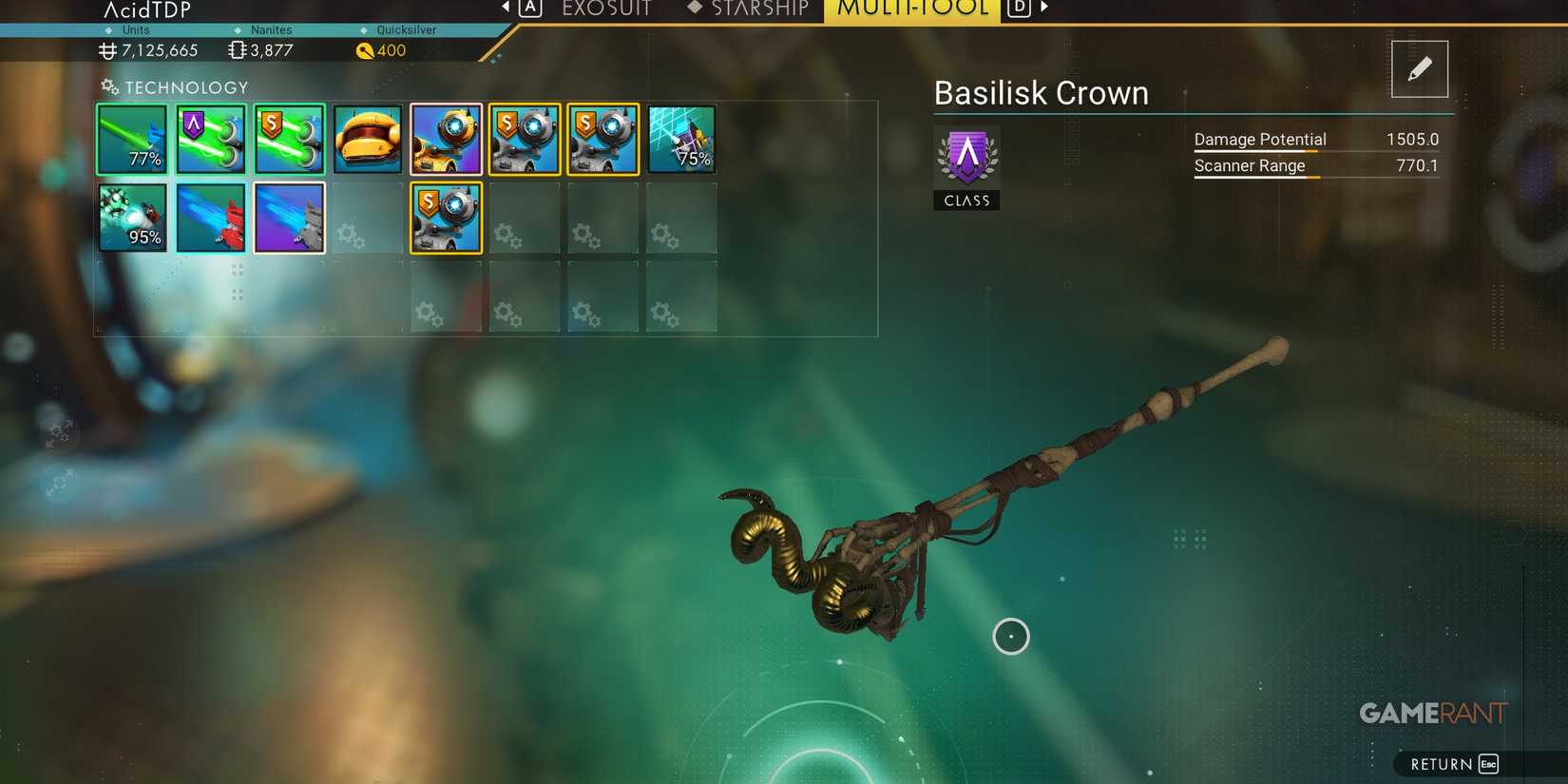Click the gear icon beside the Technology header
This screenshot has height=784, width=1568.
coord(105,86)
